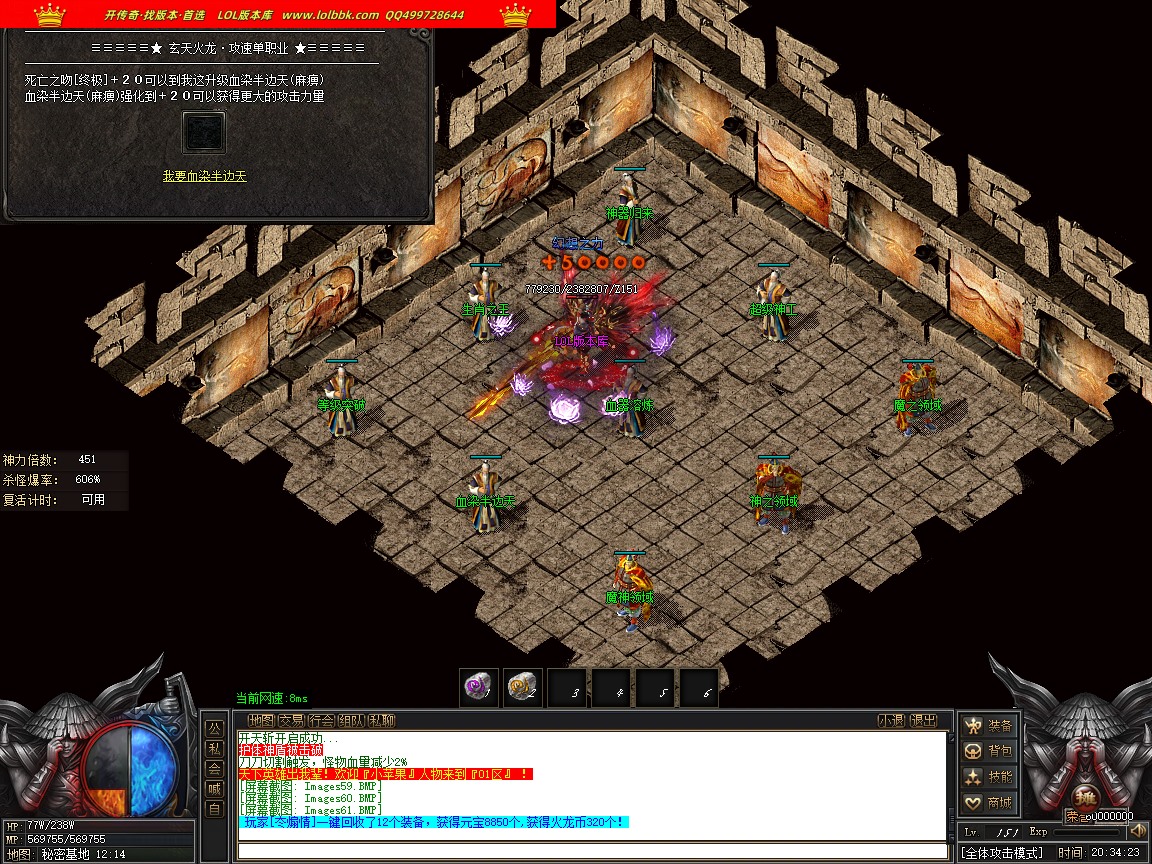Screen dimensions: 1152x864
Task: Open the 商城 shop
Action: [x=988, y=802]
